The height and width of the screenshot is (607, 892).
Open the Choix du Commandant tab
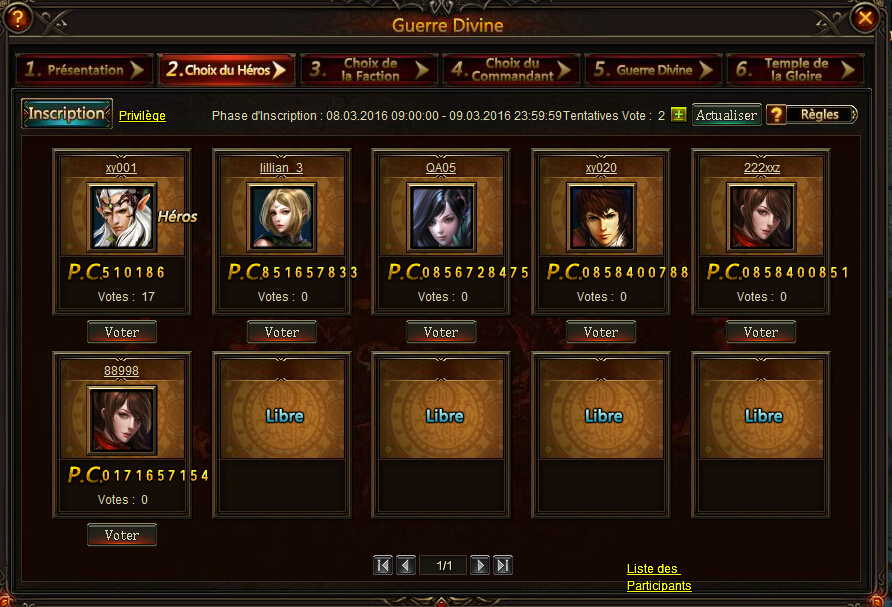pos(511,70)
